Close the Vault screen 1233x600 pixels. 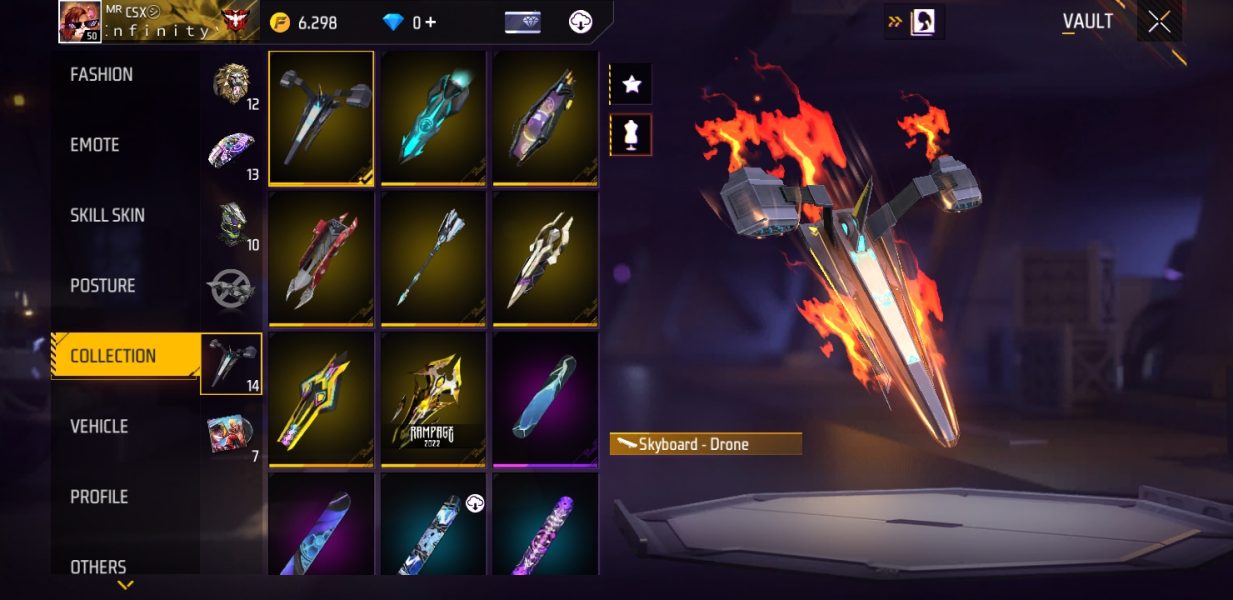pos(1159,22)
